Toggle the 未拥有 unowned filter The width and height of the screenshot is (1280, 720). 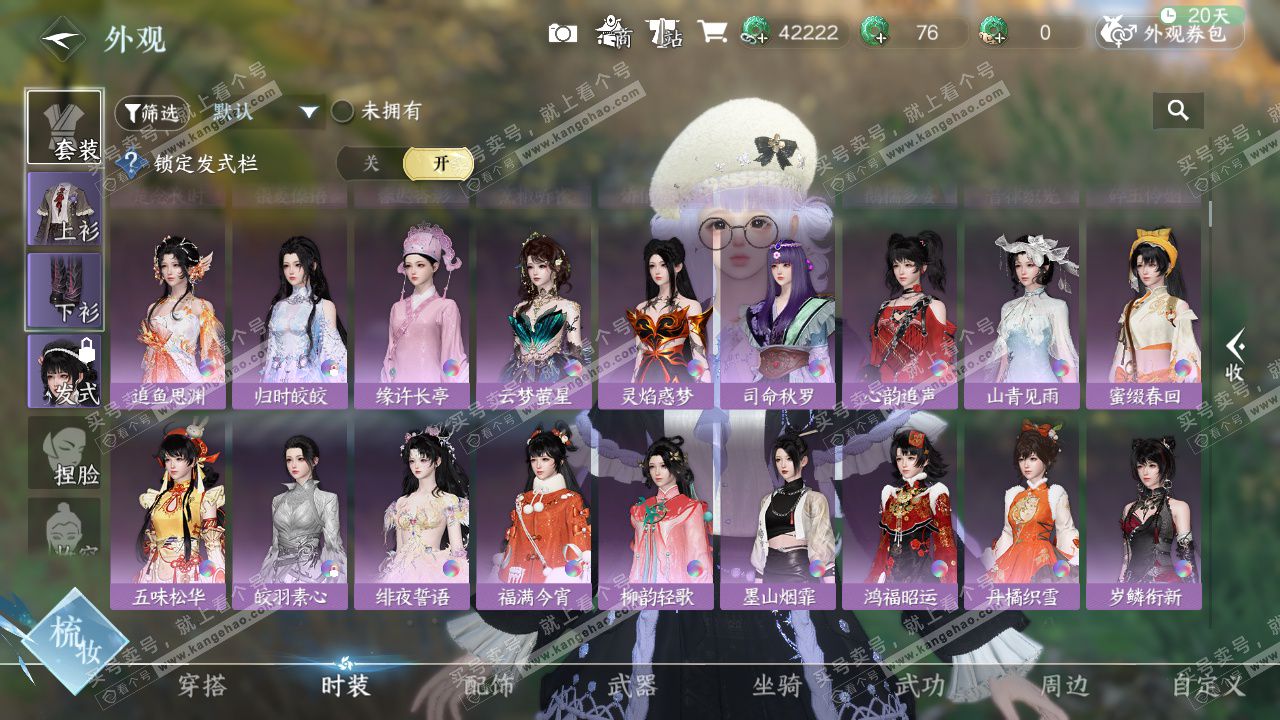[x=343, y=111]
